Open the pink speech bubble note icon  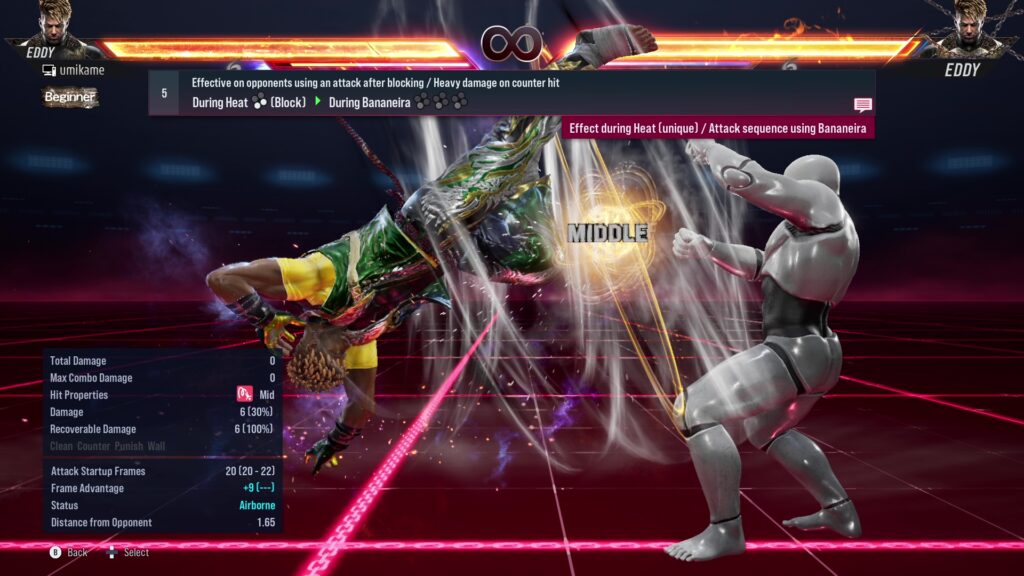coord(862,105)
